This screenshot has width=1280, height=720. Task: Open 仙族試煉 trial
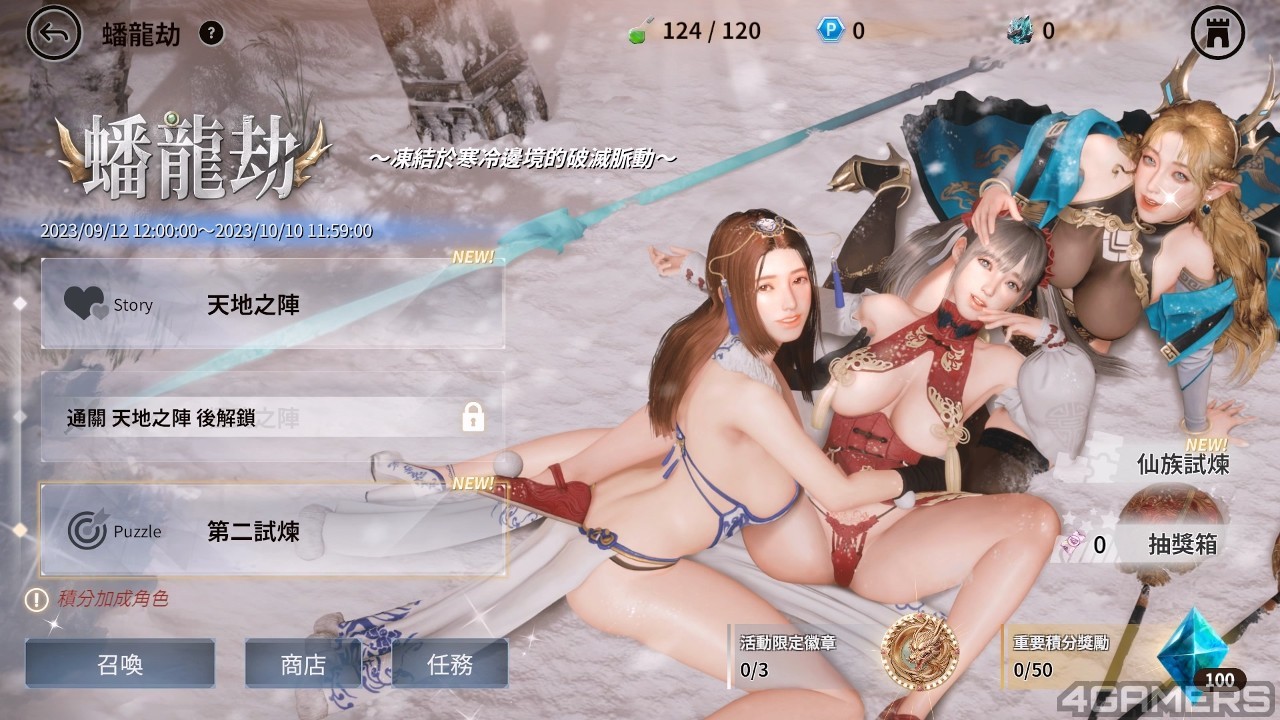(x=1182, y=464)
